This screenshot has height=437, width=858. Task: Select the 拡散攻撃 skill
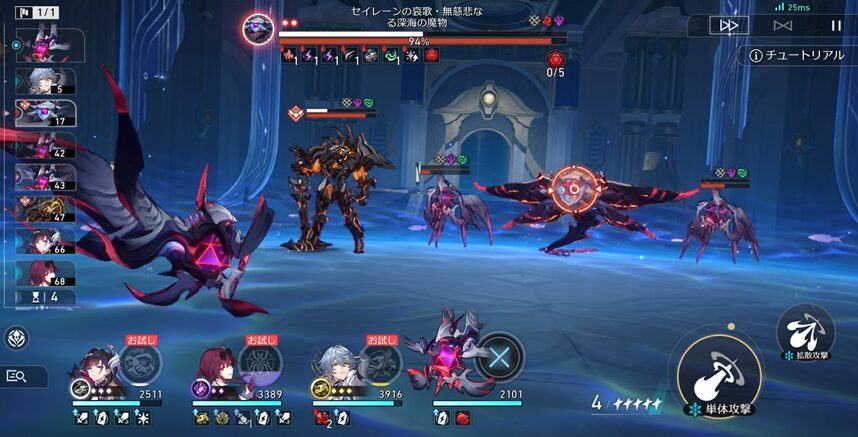806,328
